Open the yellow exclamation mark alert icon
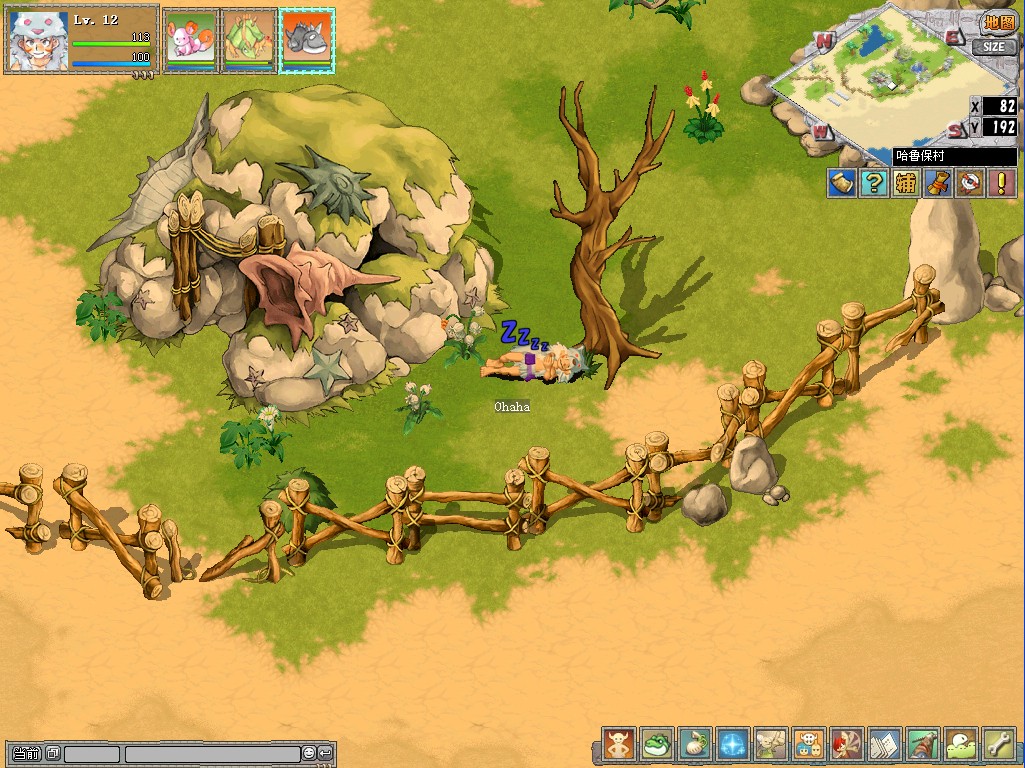This screenshot has width=1025, height=768. click(x=1001, y=183)
